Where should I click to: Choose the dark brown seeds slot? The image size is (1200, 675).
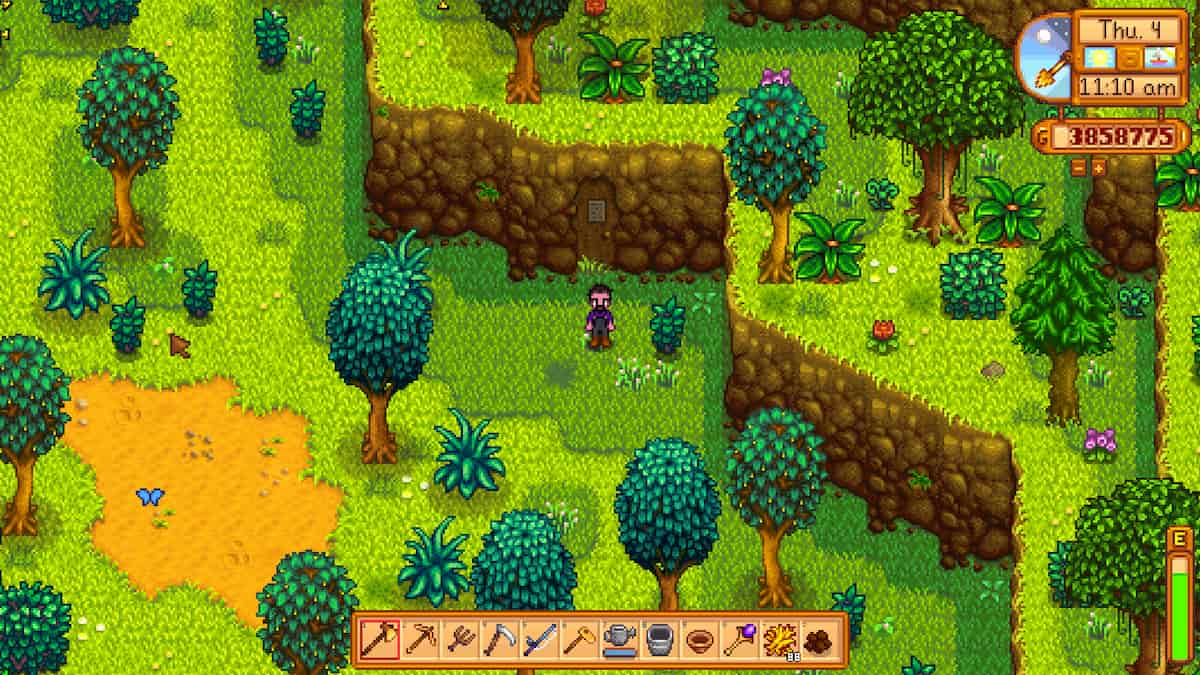pos(817,639)
